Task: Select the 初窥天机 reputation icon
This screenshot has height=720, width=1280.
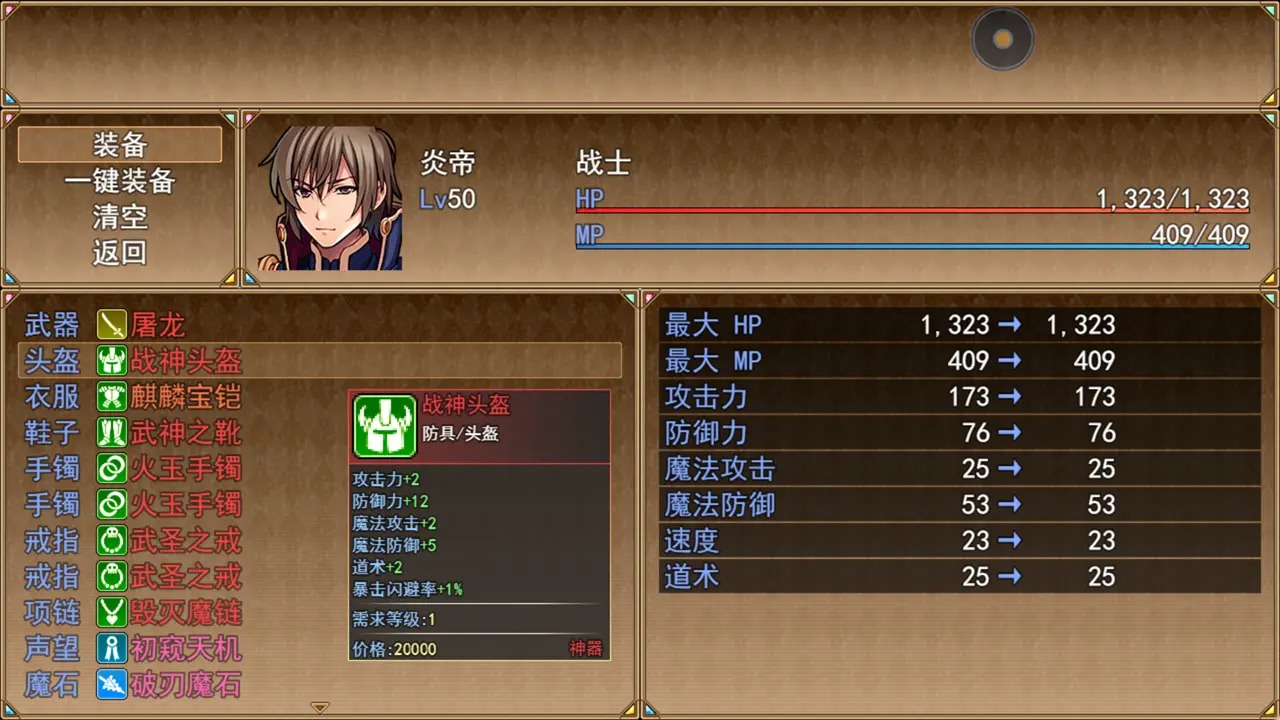Action: pos(110,649)
